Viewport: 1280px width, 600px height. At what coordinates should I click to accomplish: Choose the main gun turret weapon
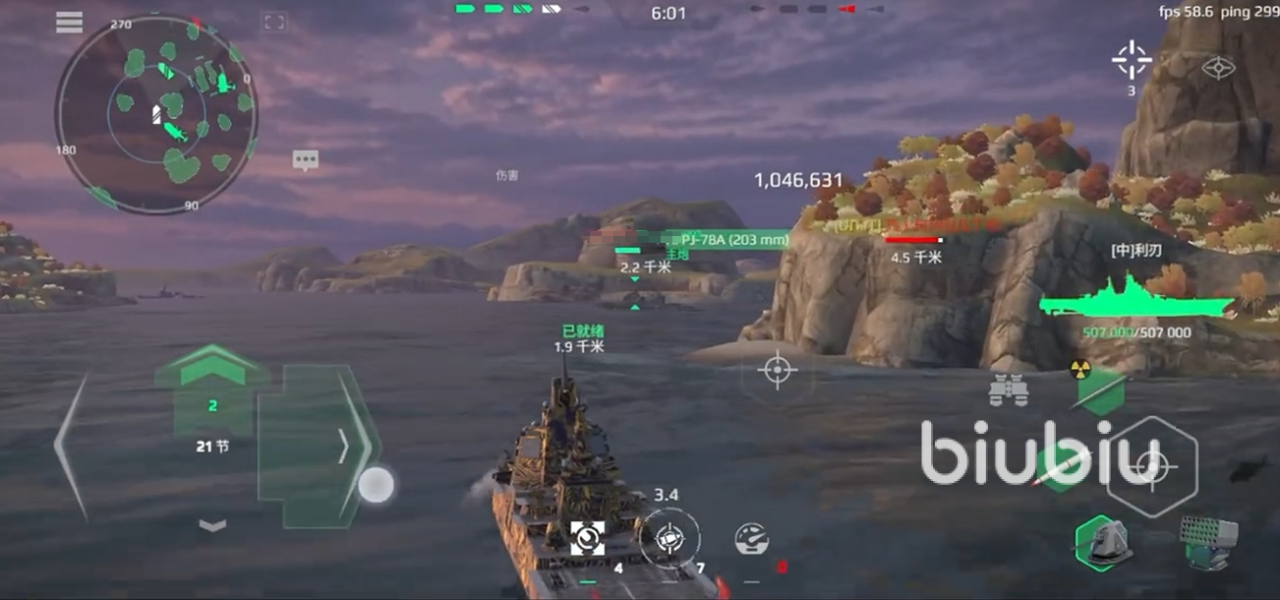pyautogui.click(x=1102, y=543)
